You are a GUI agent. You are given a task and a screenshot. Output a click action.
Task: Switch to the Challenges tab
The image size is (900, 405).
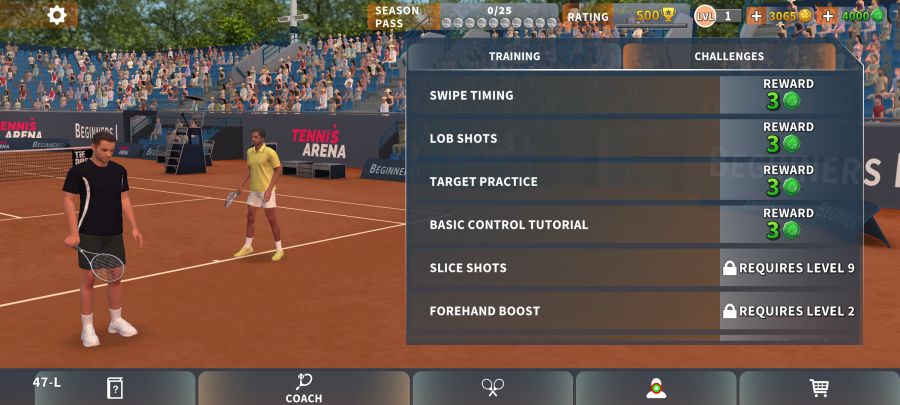(x=729, y=57)
